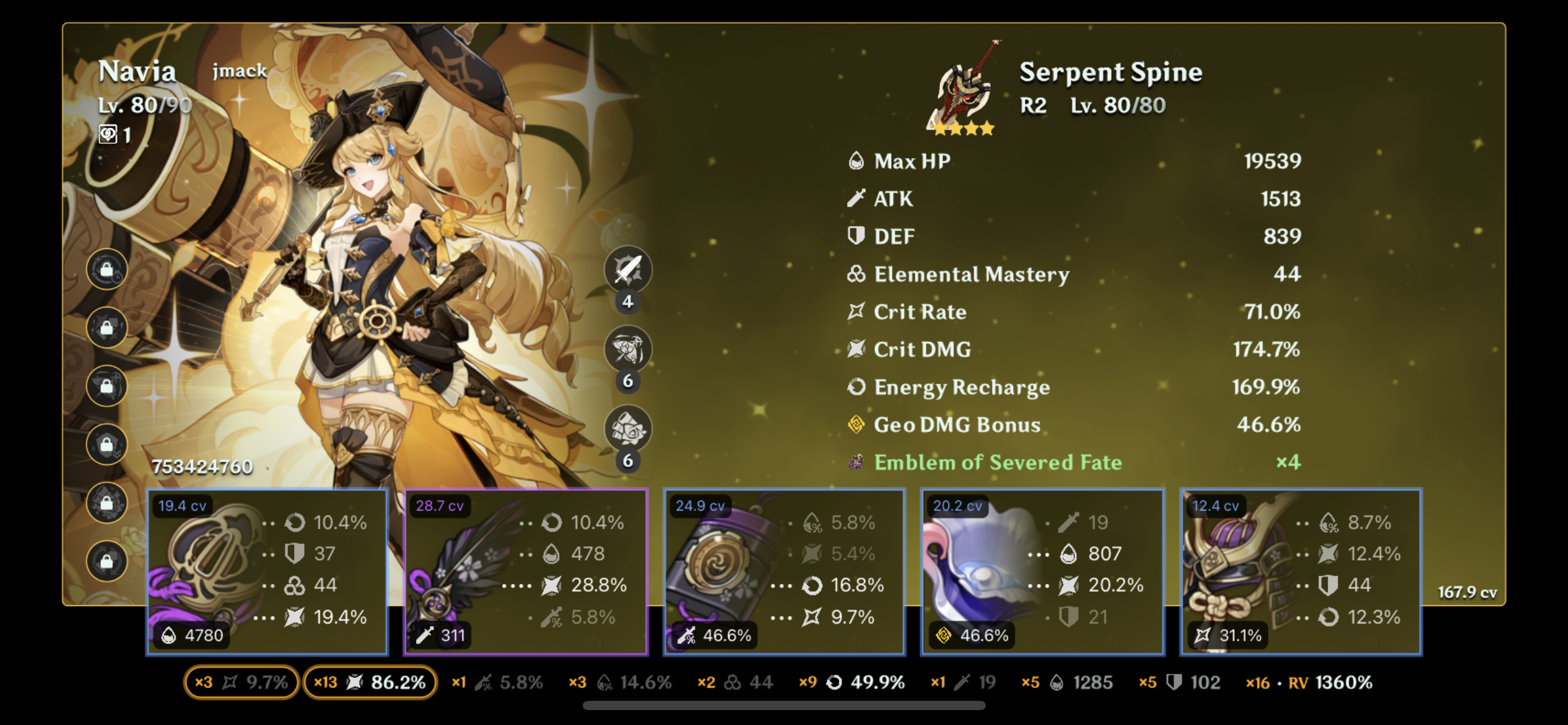Click the ATK sword icon in the stats list

[856, 198]
